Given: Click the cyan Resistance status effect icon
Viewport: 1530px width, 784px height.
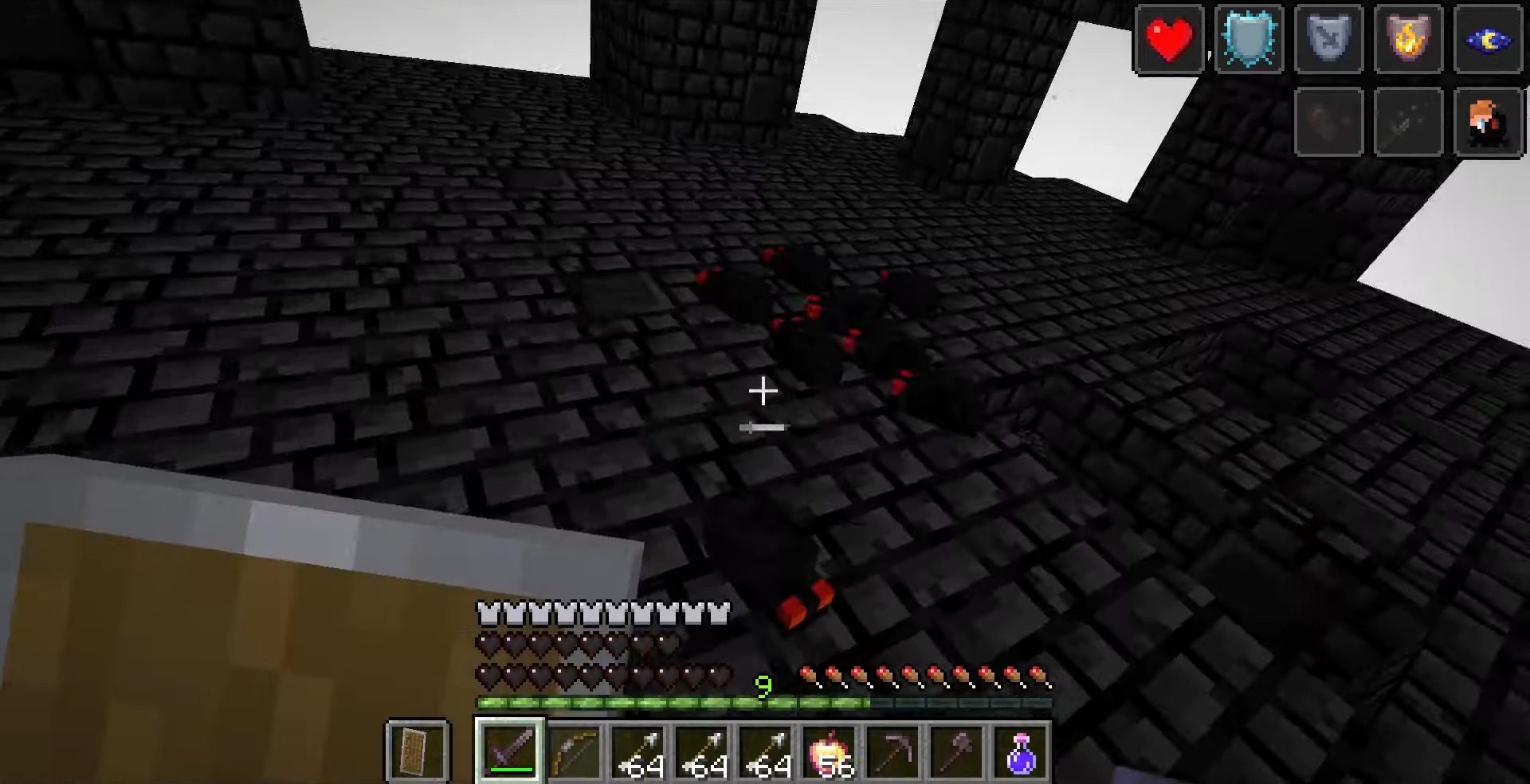Looking at the screenshot, I should pos(1249,40).
